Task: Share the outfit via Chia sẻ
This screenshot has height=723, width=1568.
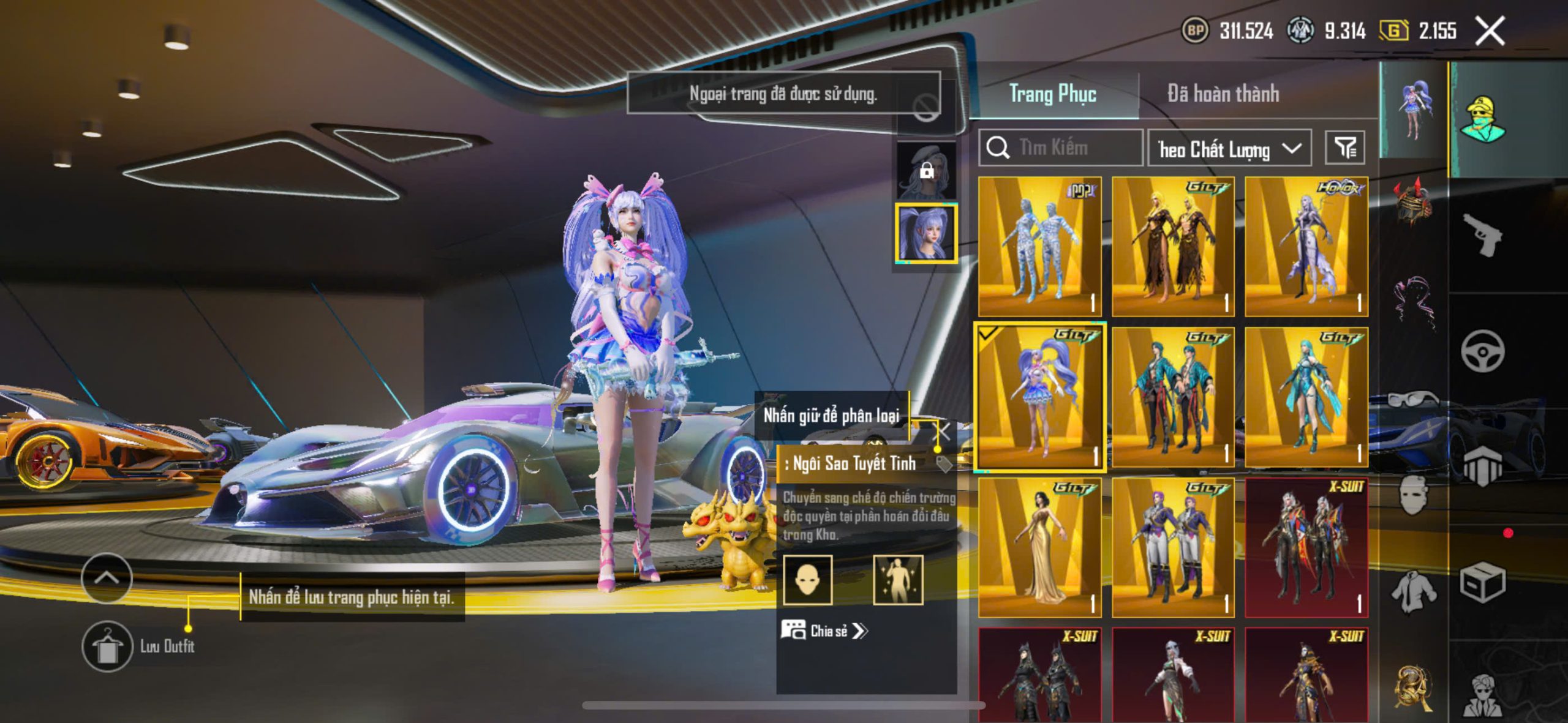Action: 824,631
